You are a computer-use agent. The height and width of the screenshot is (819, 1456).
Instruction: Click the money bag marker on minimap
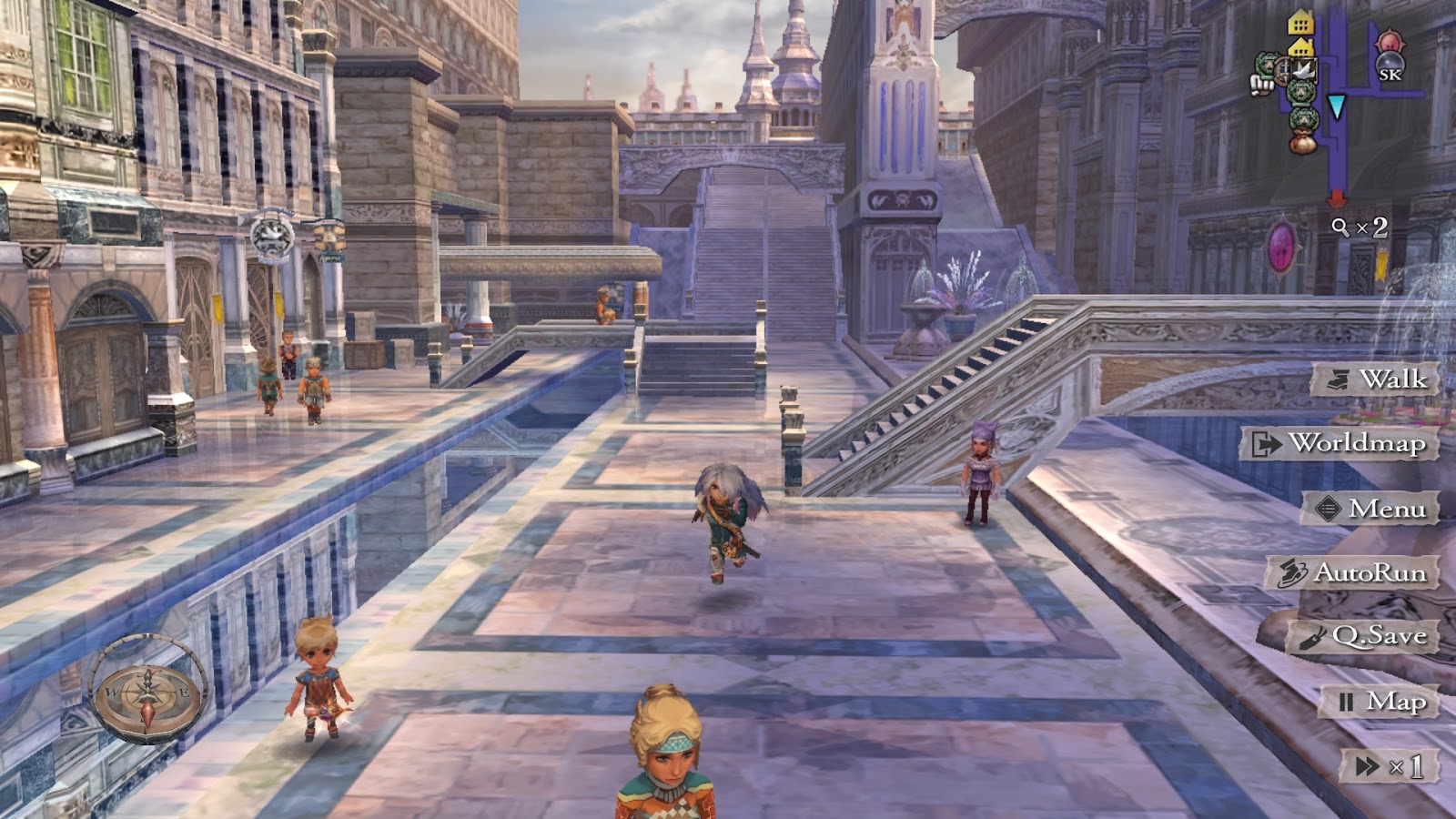pos(1302,142)
